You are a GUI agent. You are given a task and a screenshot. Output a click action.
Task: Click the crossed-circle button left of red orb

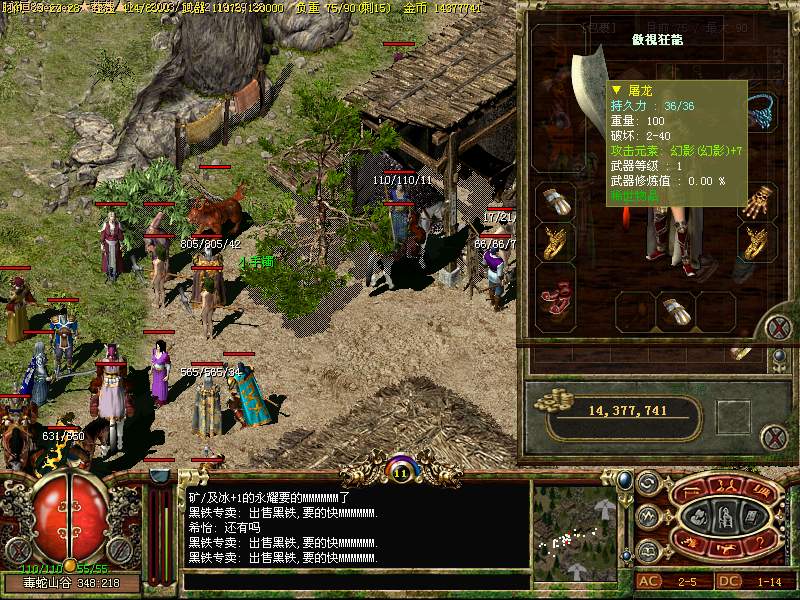[17, 549]
